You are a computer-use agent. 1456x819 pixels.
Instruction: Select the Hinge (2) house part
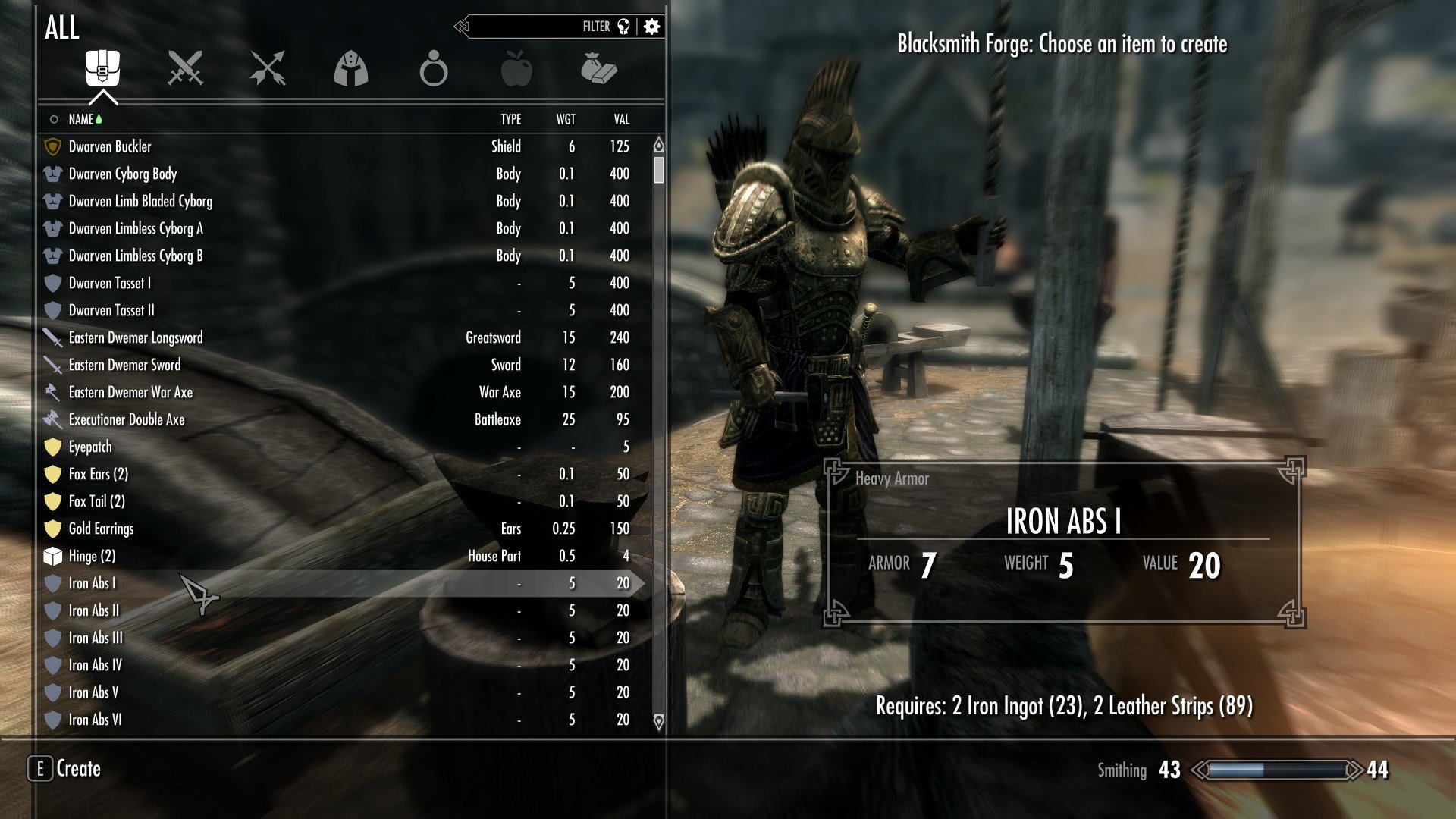point(92,556)
